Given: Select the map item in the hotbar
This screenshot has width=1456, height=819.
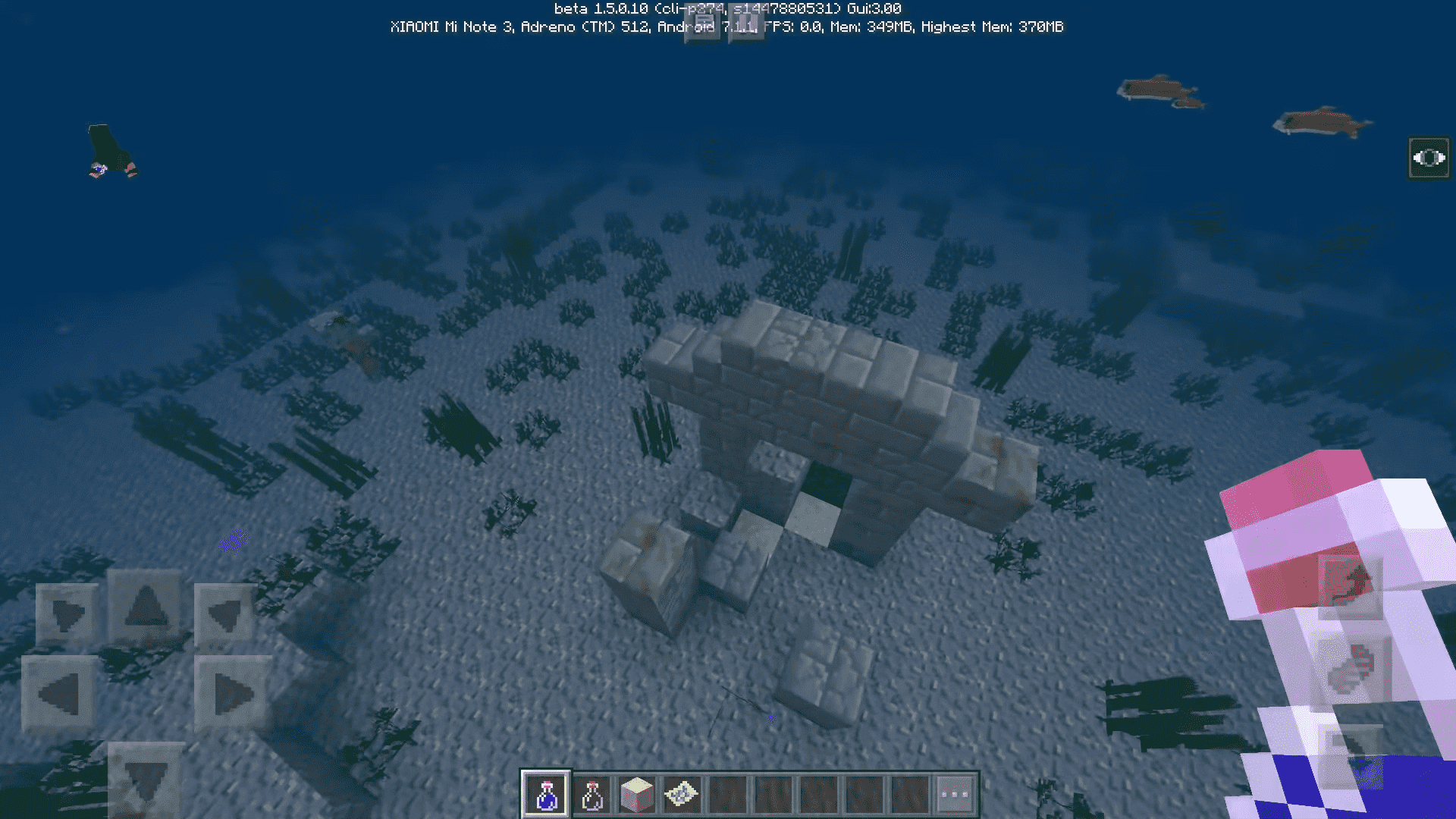Looking at the screenshot, I should [x=682, y=794].
